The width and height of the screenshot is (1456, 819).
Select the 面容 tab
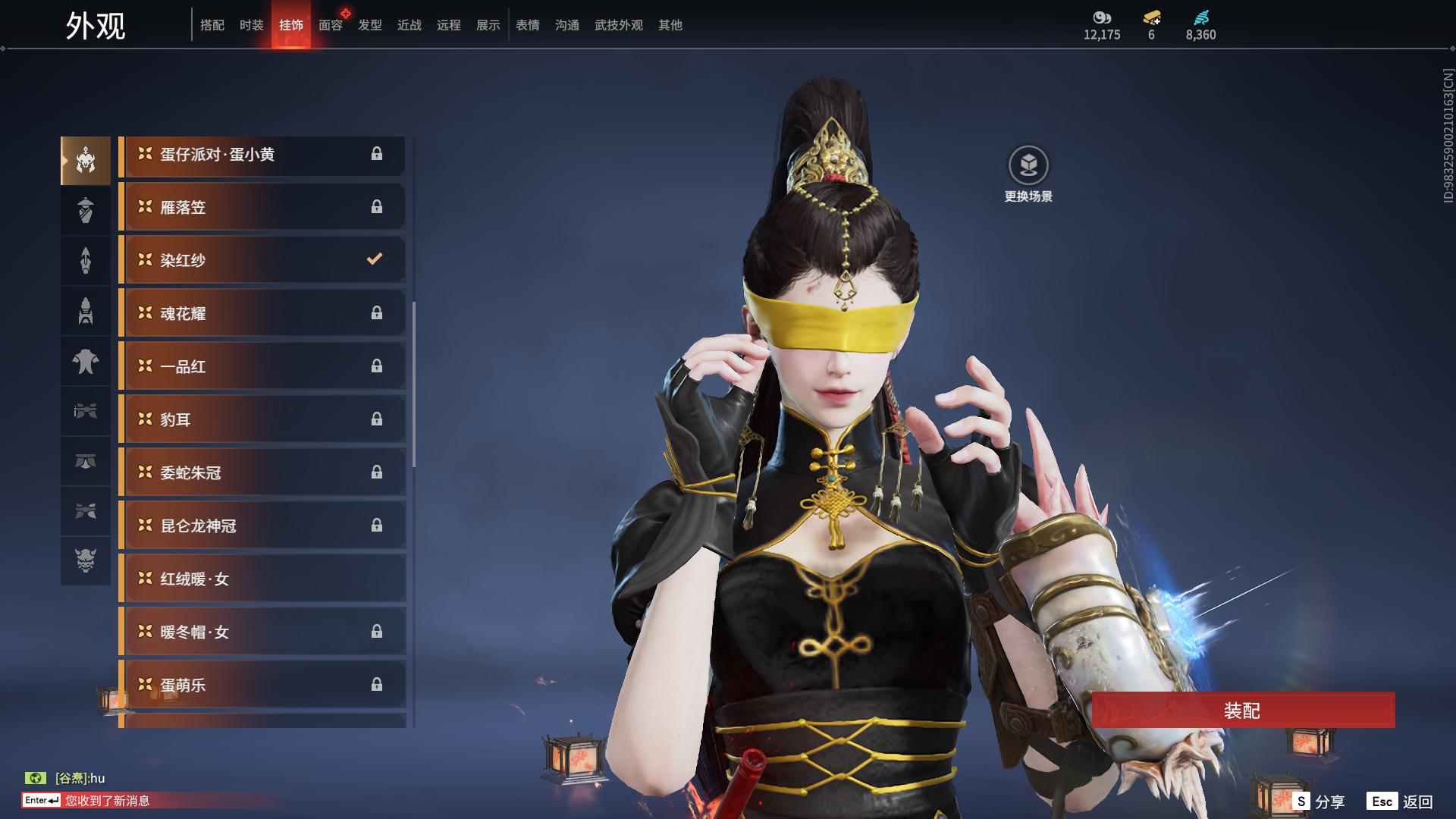click(x=331, y=25)
